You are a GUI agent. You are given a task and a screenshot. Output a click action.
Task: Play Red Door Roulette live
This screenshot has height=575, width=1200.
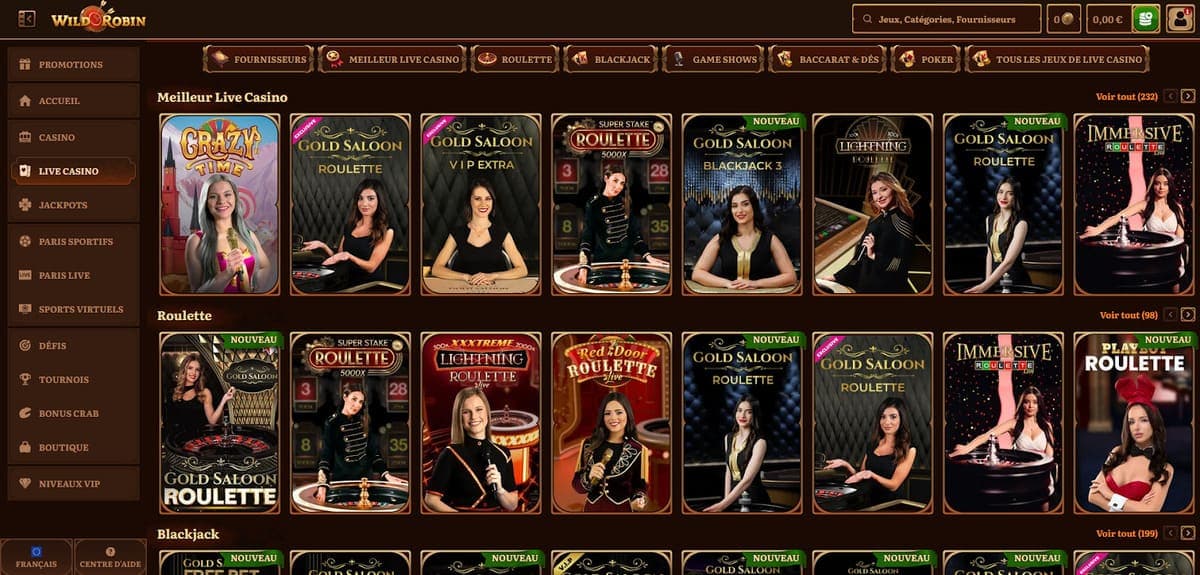tap(611, 422)
